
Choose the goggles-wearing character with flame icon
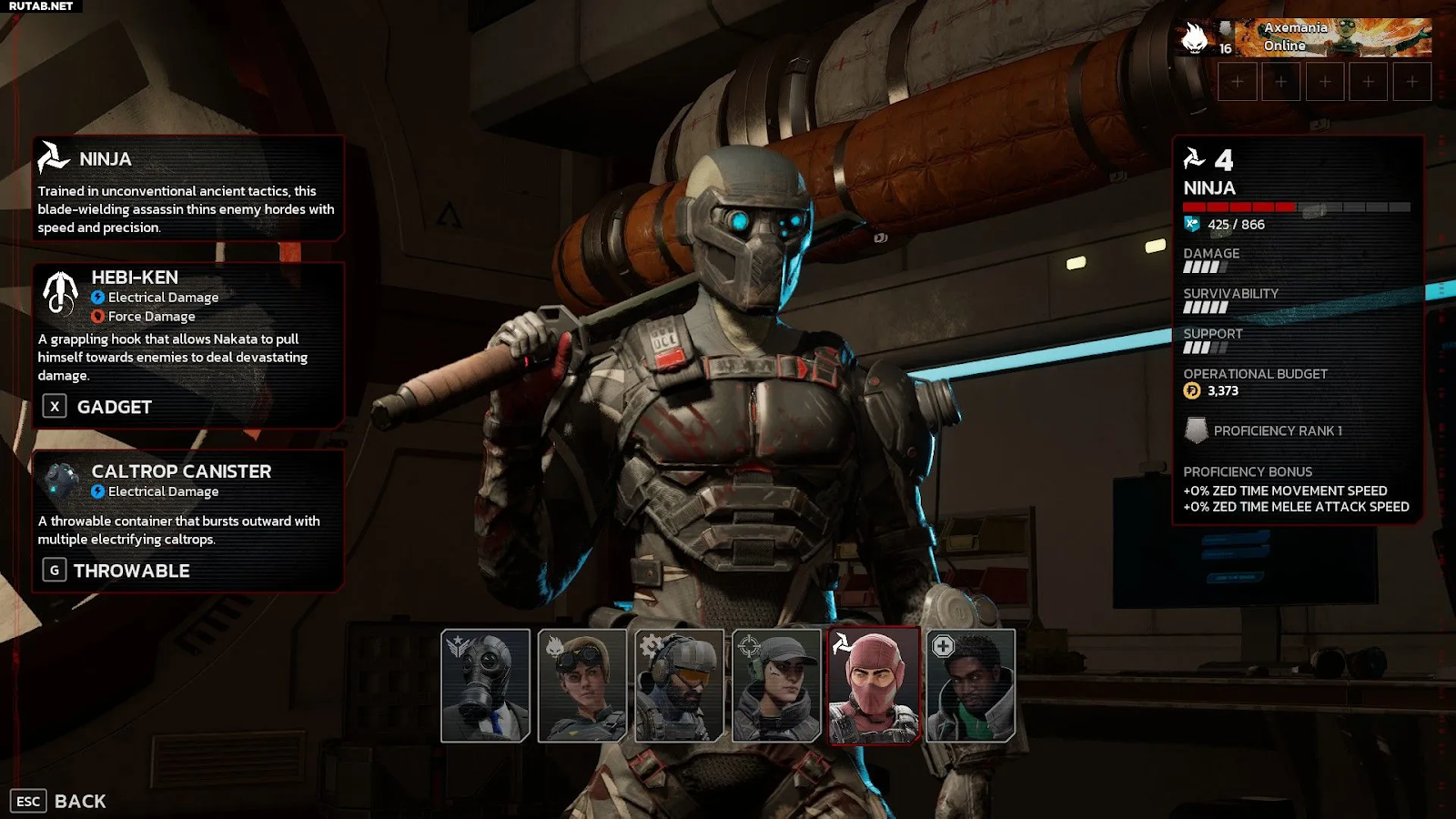[582, 685]
